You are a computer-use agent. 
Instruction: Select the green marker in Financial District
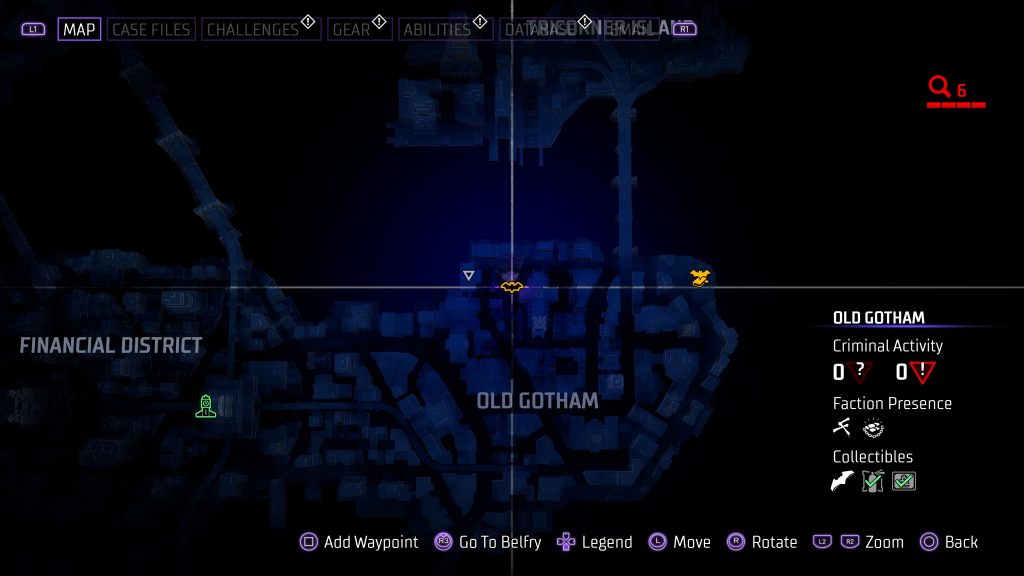point(206,405)
